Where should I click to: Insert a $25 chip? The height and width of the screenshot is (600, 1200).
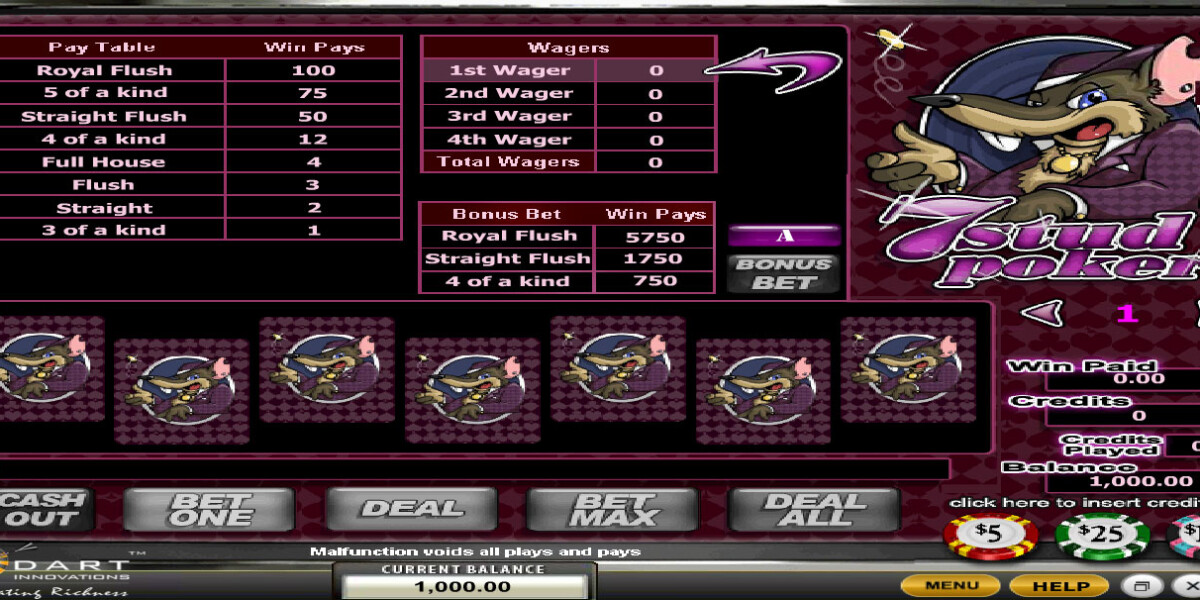1102,535
